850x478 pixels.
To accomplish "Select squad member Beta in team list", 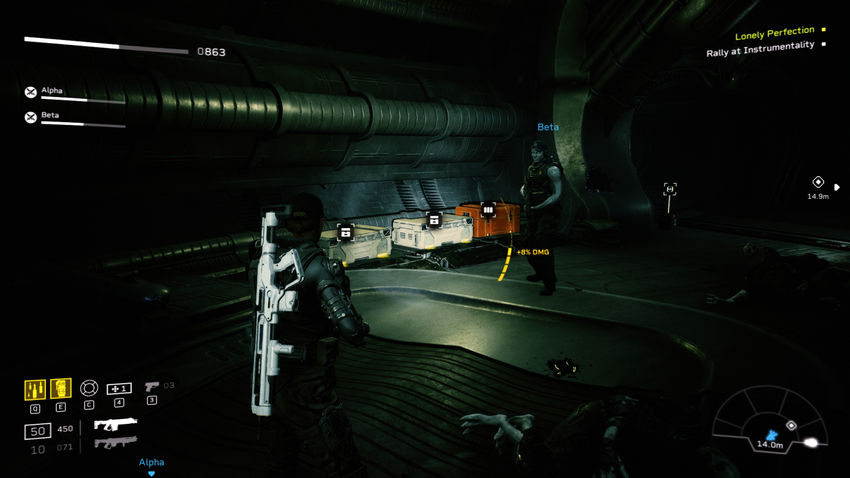I will click(x=50, y=116).
